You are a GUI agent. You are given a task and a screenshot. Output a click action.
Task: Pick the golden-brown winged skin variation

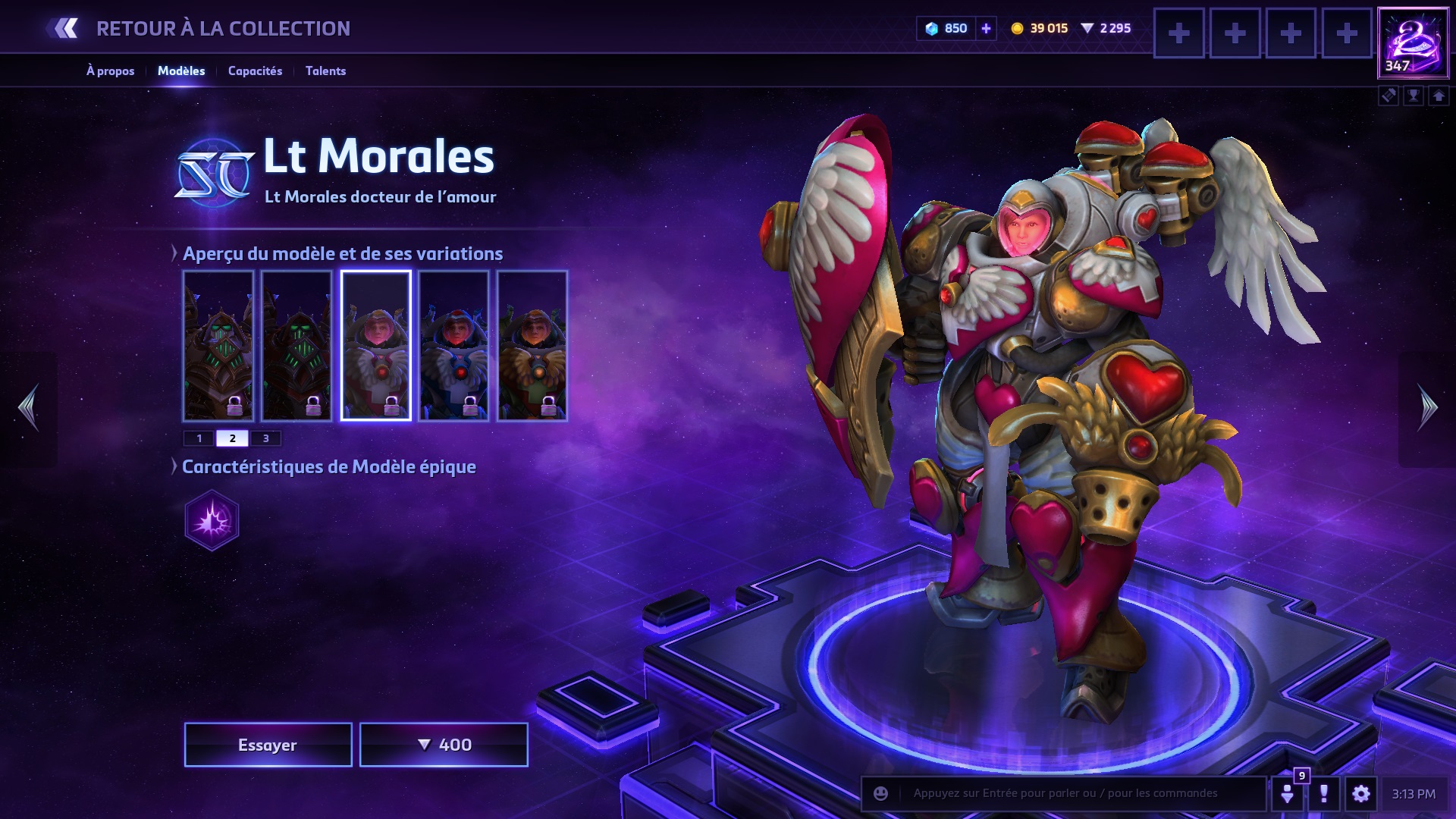[x=532, y=346]
